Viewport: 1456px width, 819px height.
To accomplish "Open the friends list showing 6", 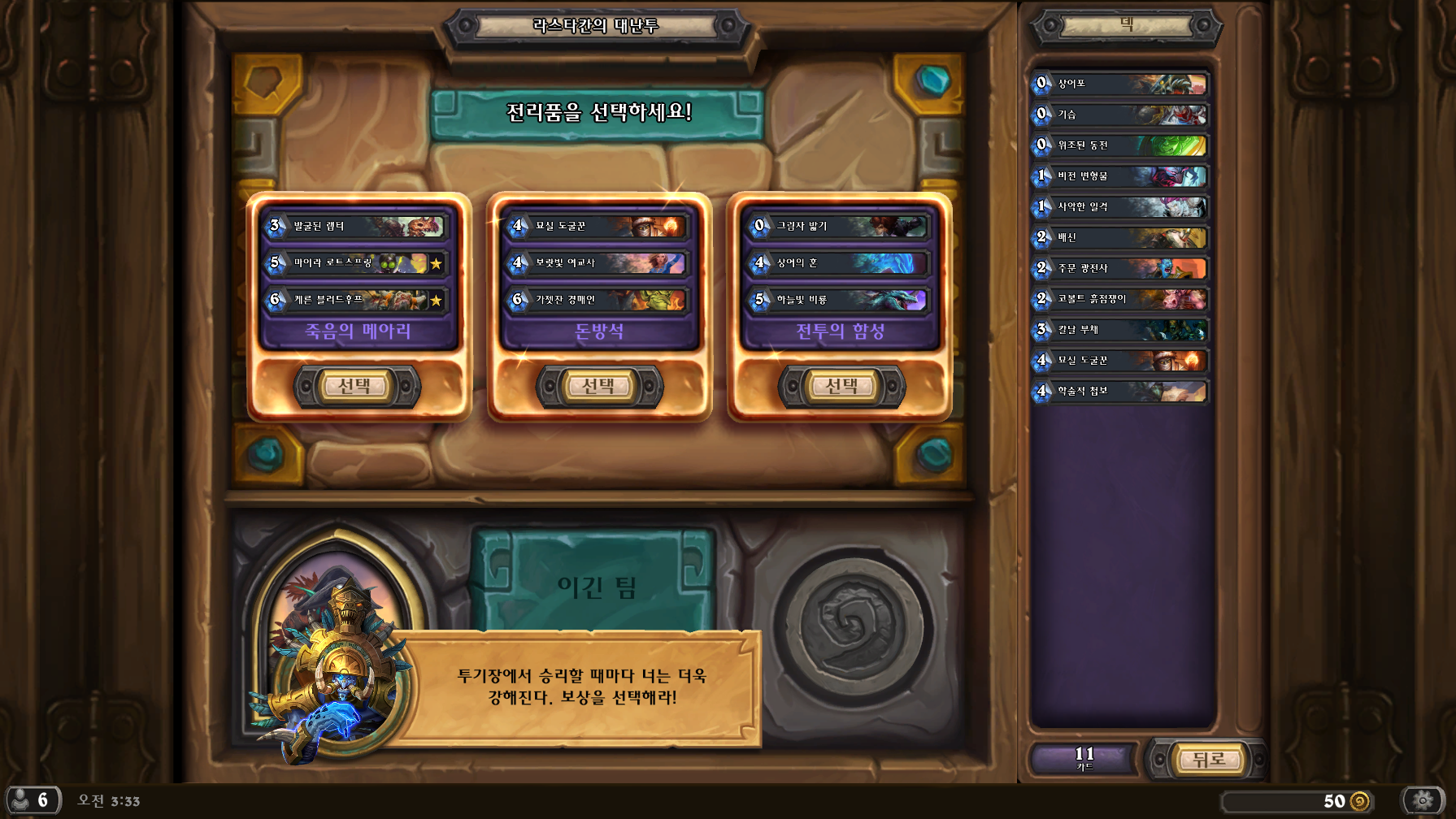I will (x=33, y=800).
